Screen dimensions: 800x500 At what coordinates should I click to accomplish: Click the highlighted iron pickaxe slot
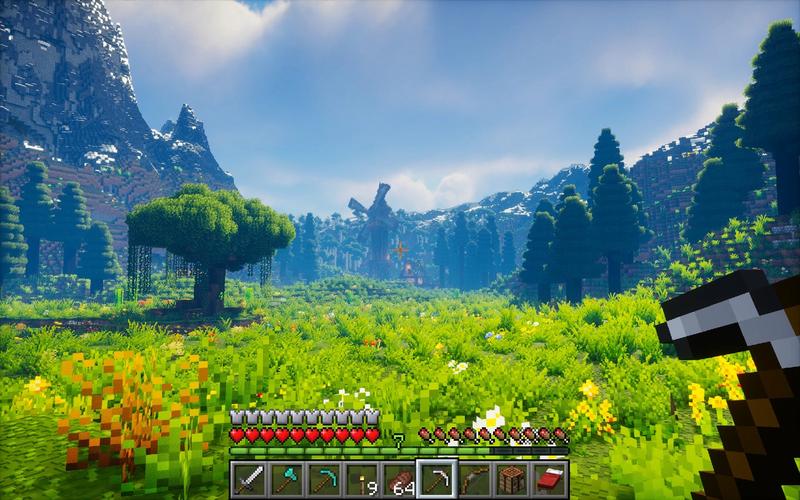(x=437, y=479)
